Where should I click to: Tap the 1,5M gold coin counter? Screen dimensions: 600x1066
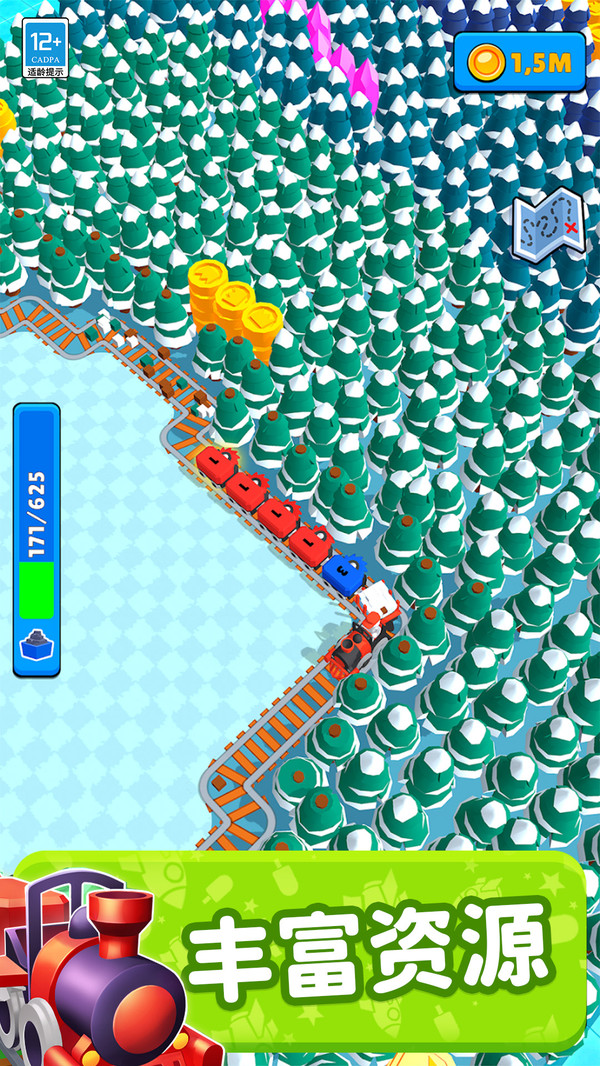coord(519,62)
